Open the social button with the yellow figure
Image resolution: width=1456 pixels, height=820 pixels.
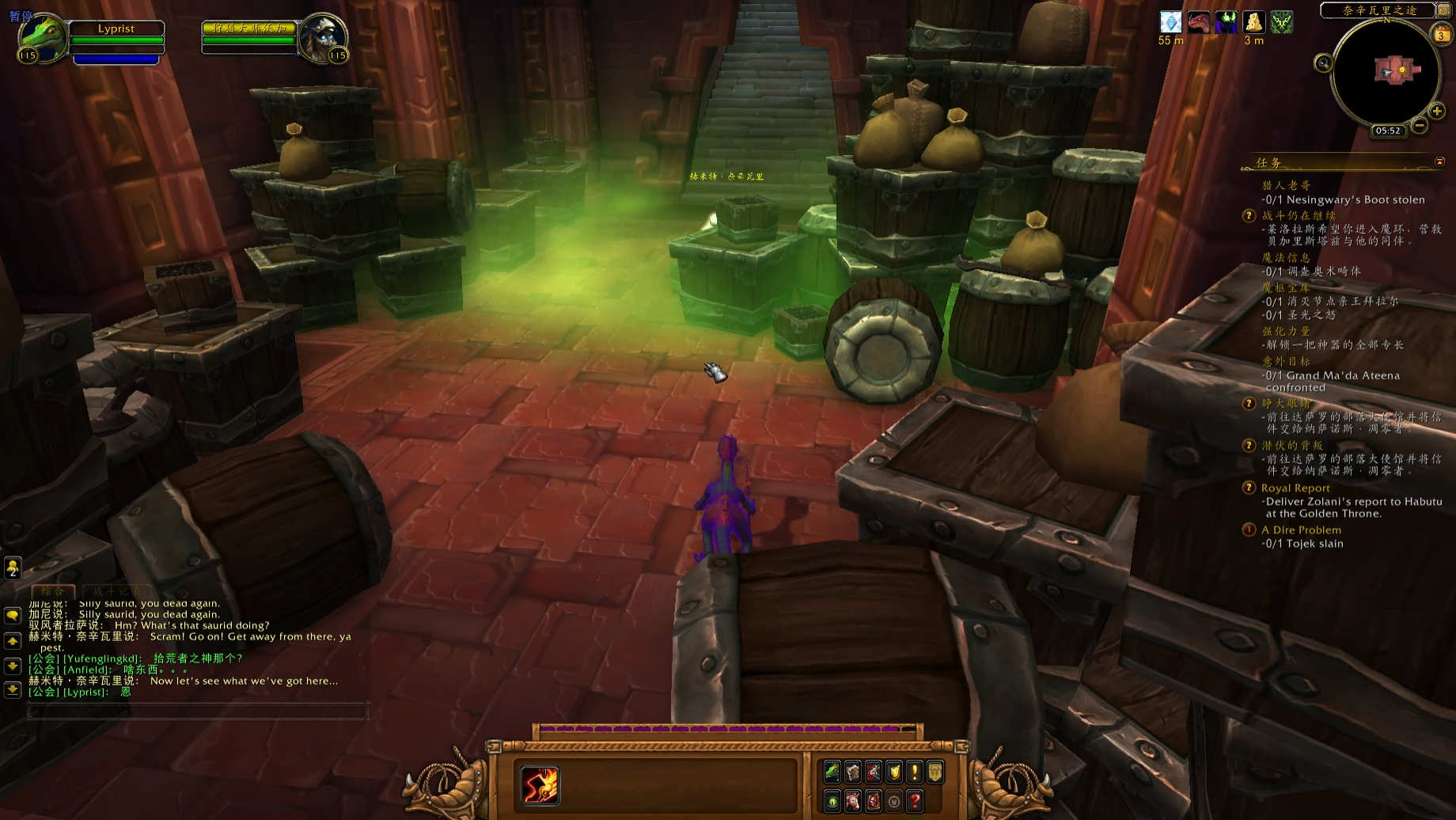coord(13,568)
